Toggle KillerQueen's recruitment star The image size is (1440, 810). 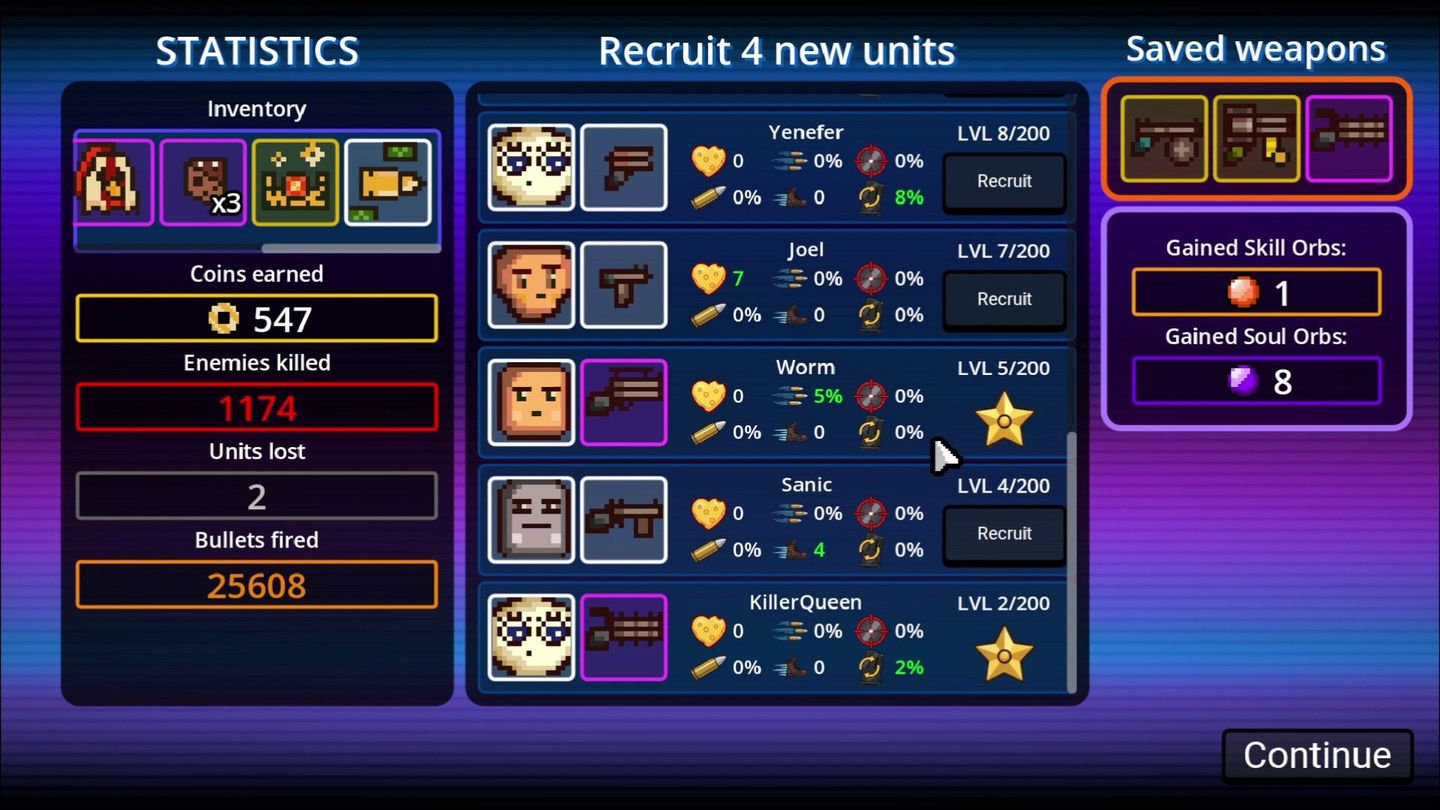pos(1003,652)
